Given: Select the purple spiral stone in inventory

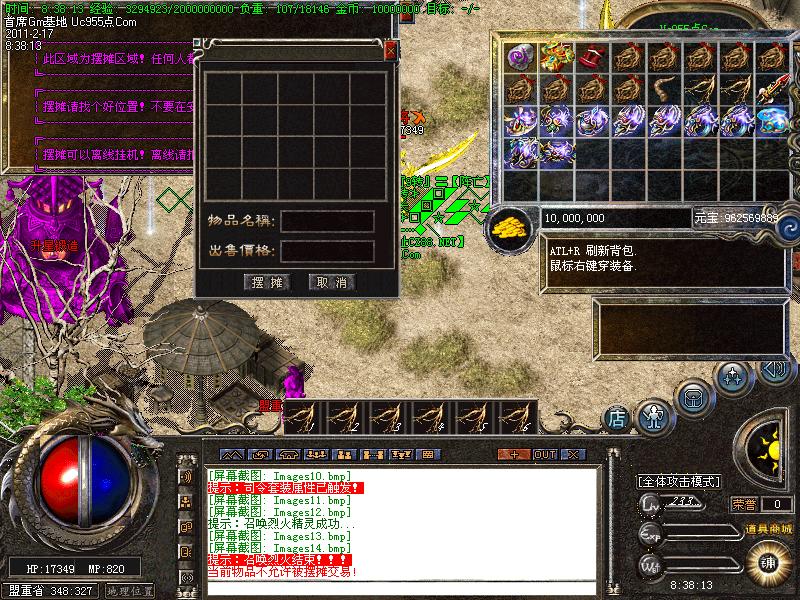Looking at the screenshot, I should point(521,58).
